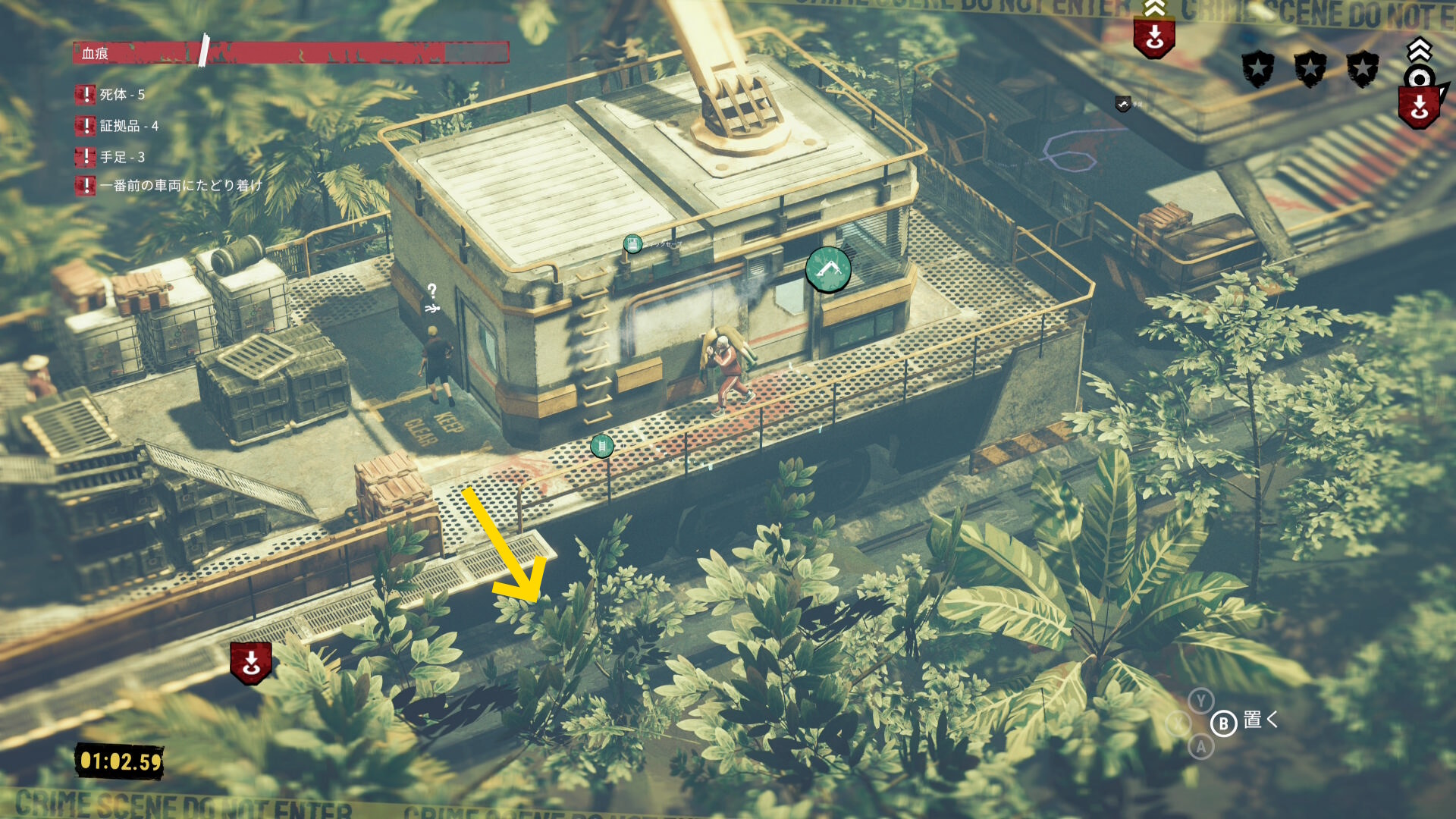The height and width of the screenshot is (819, 1456).
Task: Click the green floppy disk quick save icon
Action: [x=632, y=244]
